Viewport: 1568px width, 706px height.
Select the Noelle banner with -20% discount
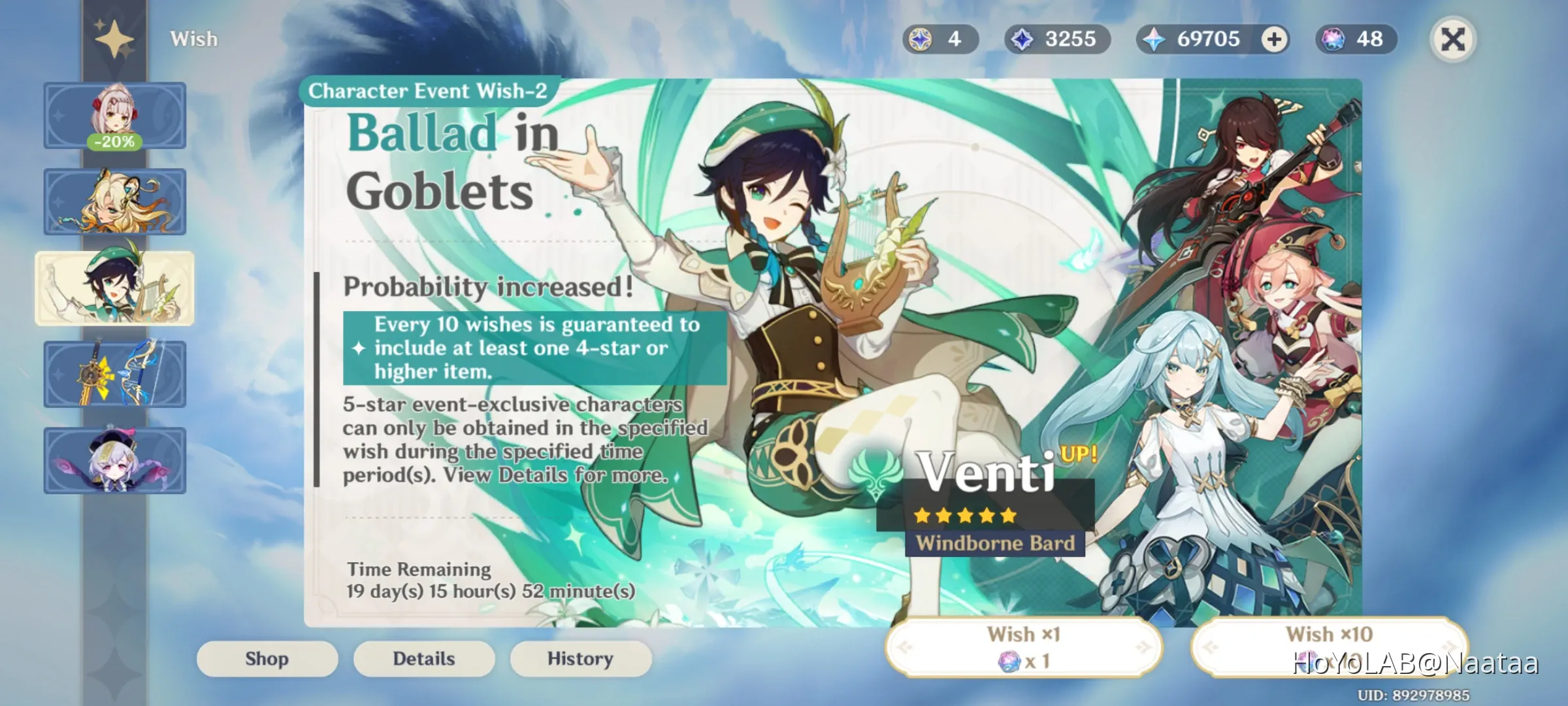115,115
